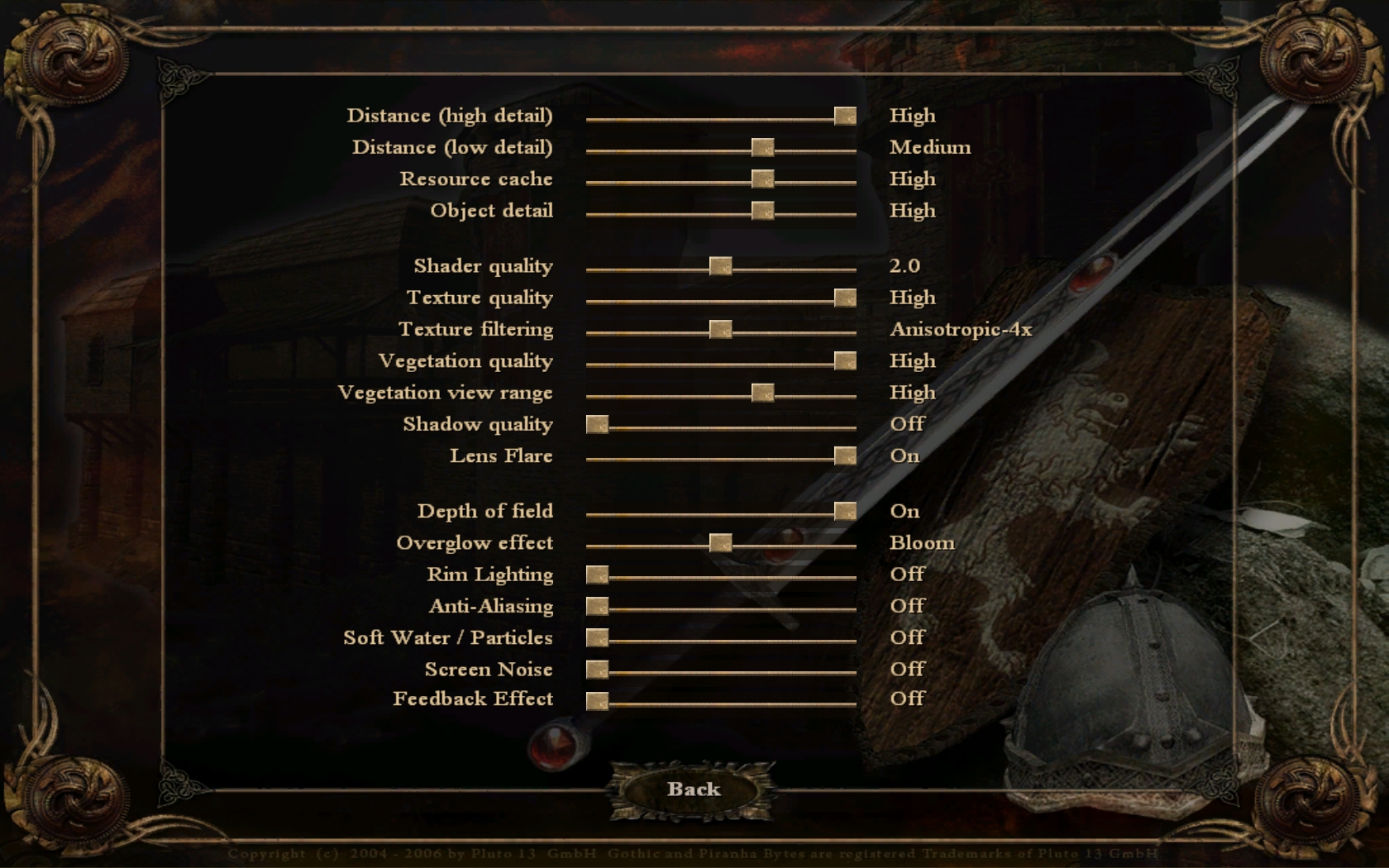Toggle the Lens Flare slider
Image resolution: width=1389 pixels, height=868 pixels.
pos(844,456)
